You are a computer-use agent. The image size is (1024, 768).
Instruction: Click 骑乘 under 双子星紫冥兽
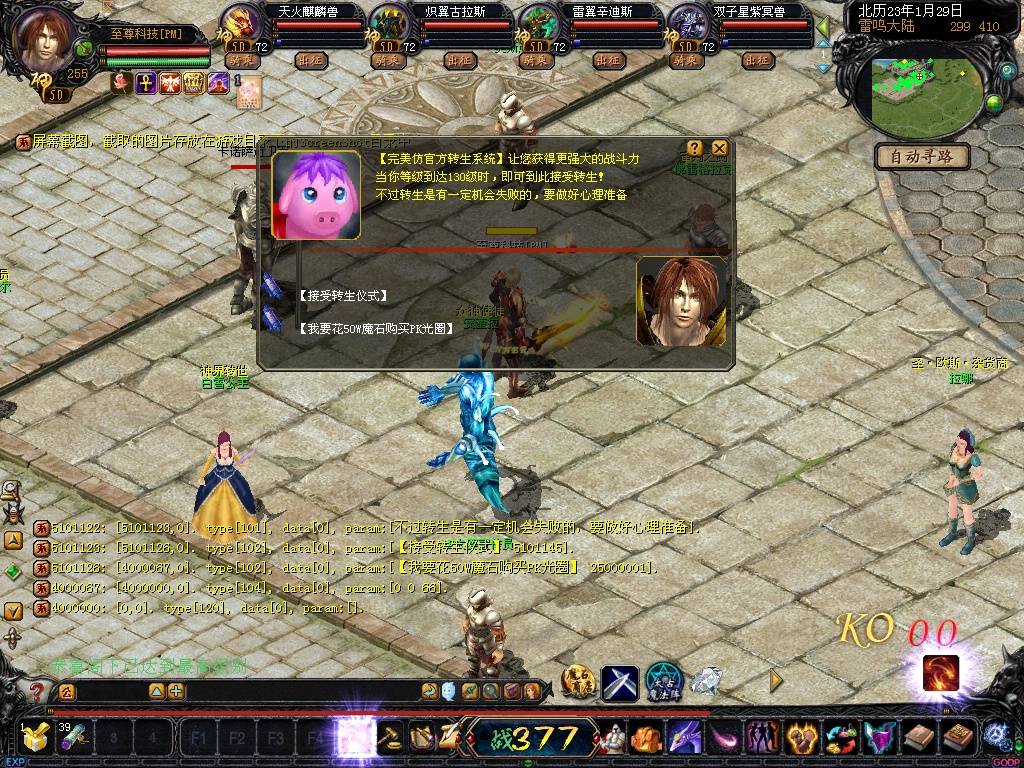coord(686,61)
